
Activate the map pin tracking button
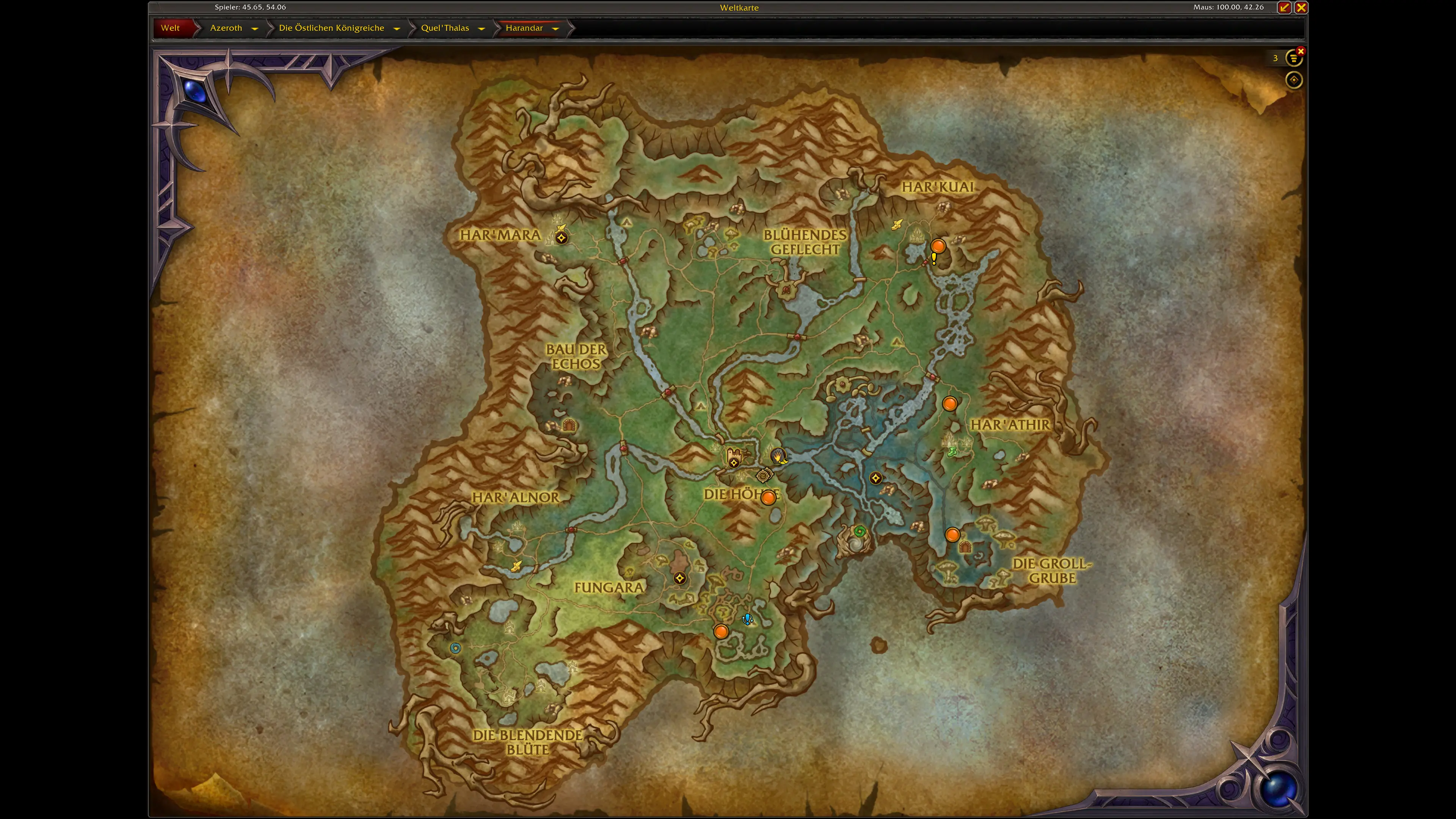click(x=1294, y=80)
